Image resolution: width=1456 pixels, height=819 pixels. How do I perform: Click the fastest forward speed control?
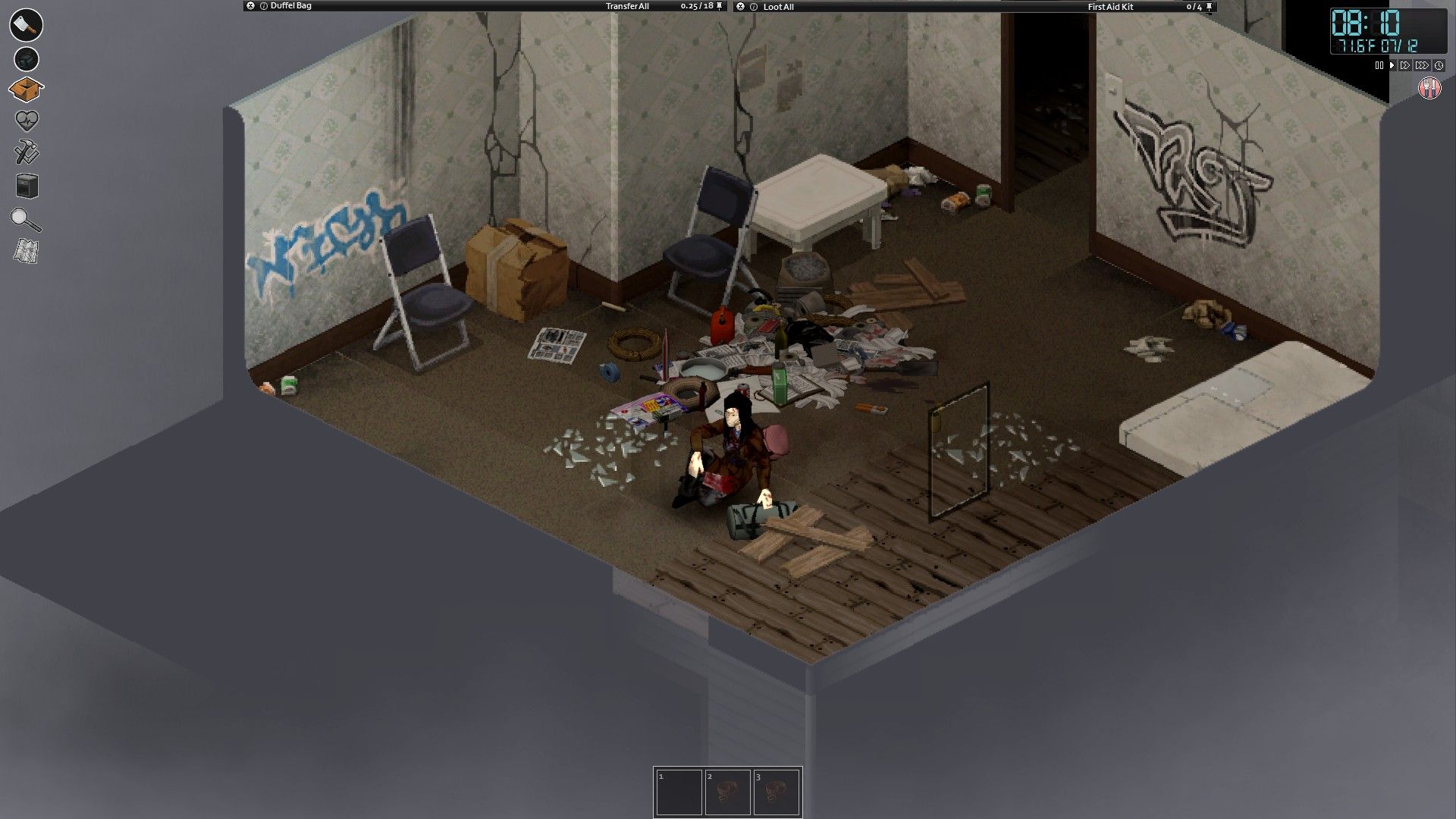pos(1422,66)
